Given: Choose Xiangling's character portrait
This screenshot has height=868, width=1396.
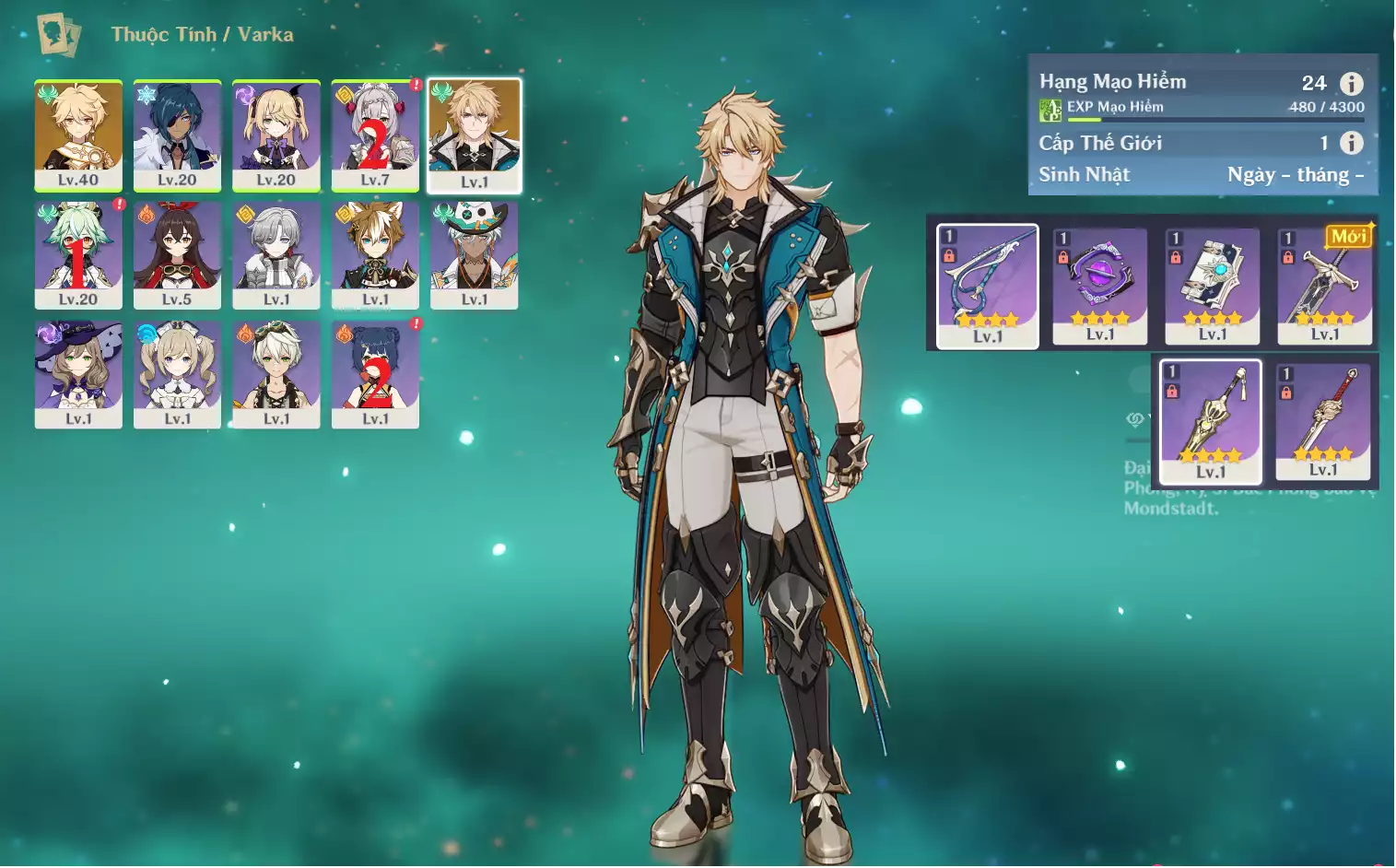Looking at the screenshot, I should click(375, 374).
